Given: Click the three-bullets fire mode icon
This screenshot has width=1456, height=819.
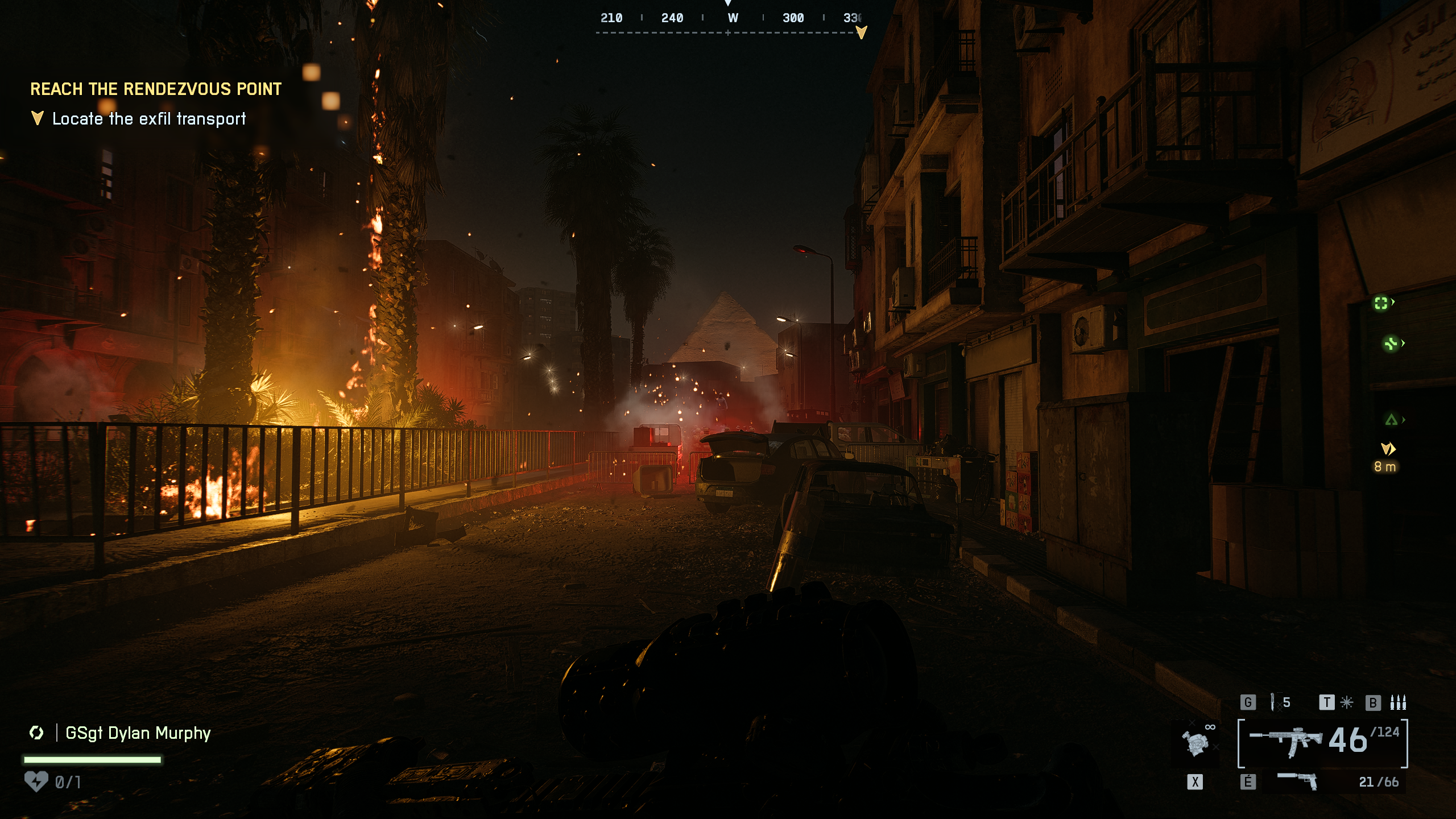Looking at the screenshot, I should 1398,702.
